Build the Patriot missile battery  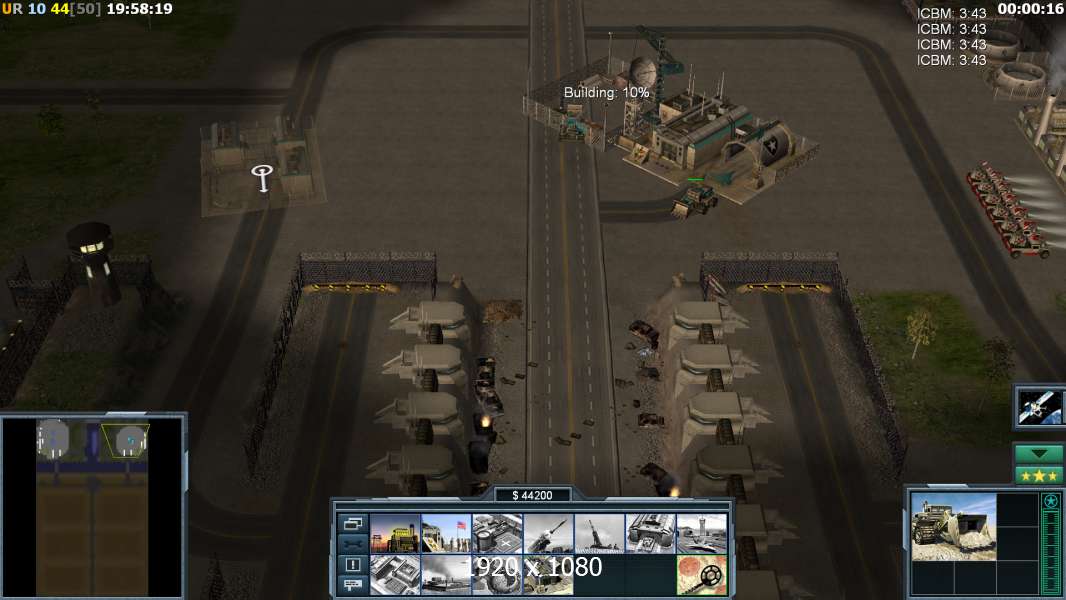click(x=548, y=533)
